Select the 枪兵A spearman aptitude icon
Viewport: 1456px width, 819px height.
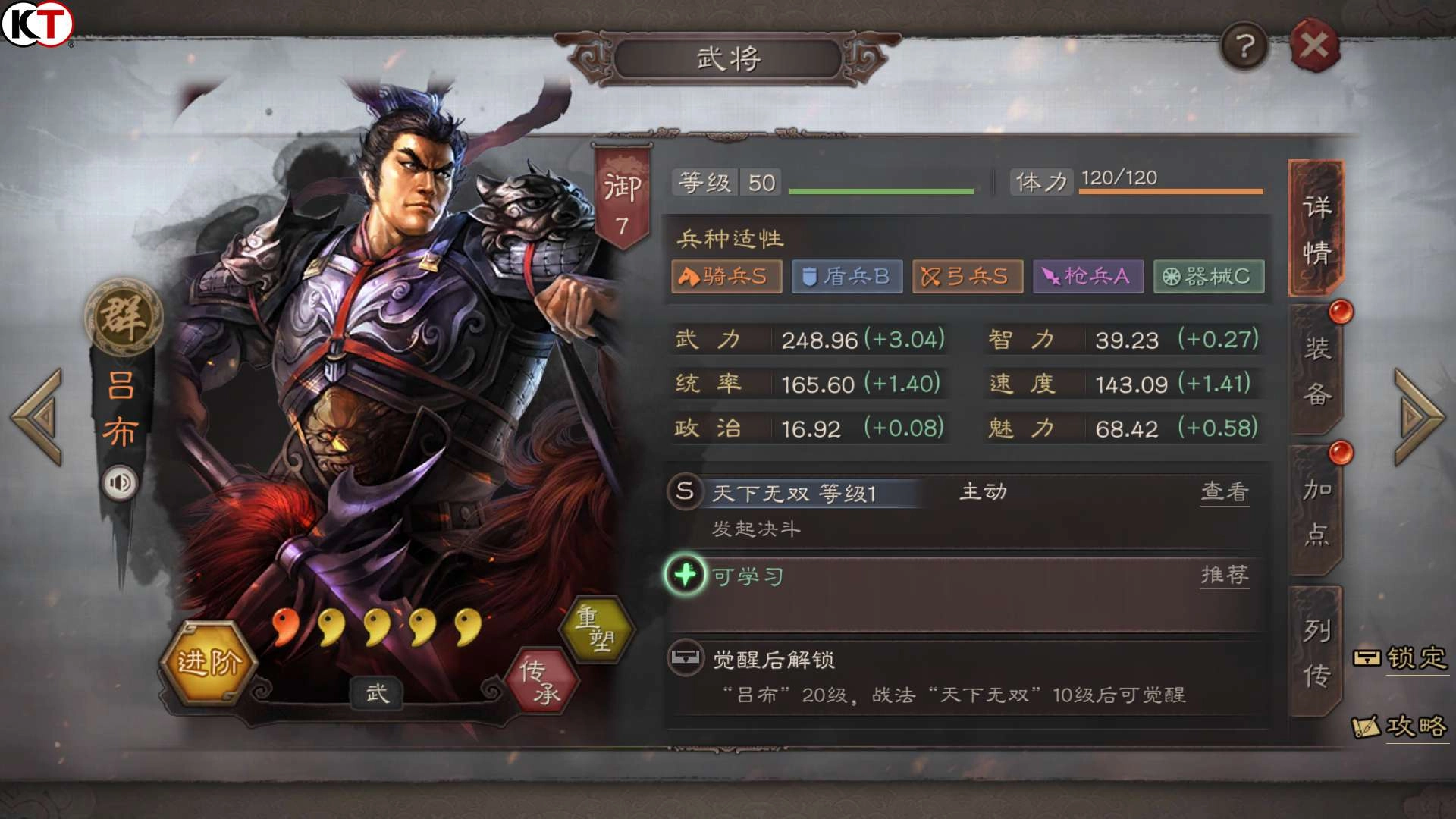click(1087, 277)
